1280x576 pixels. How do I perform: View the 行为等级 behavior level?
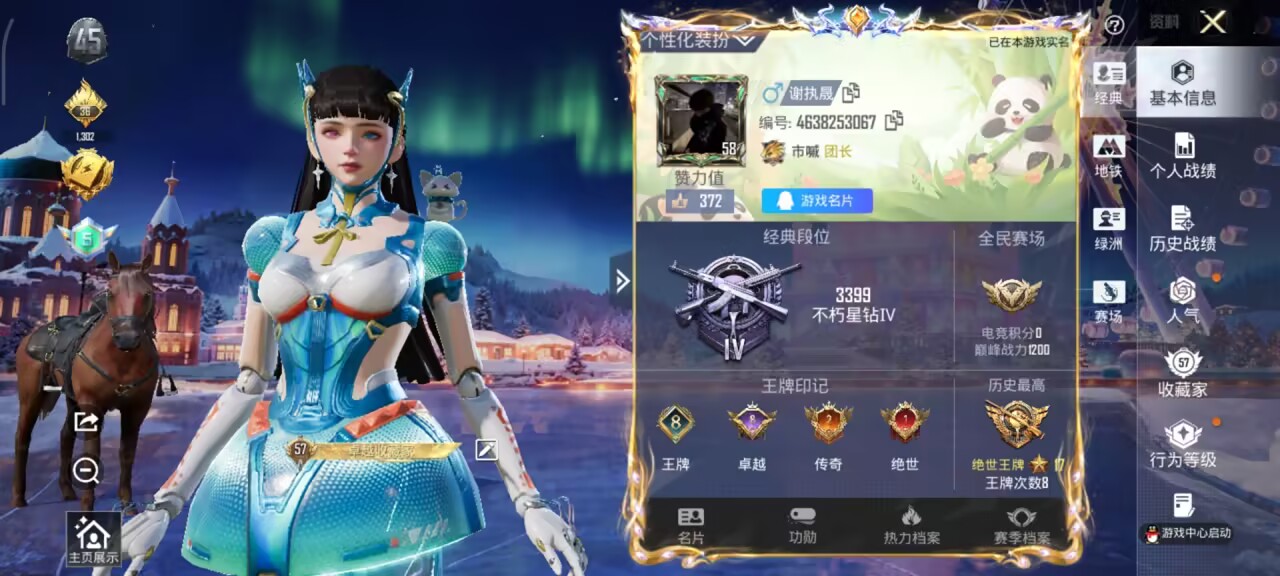(x=1182, y=445)
